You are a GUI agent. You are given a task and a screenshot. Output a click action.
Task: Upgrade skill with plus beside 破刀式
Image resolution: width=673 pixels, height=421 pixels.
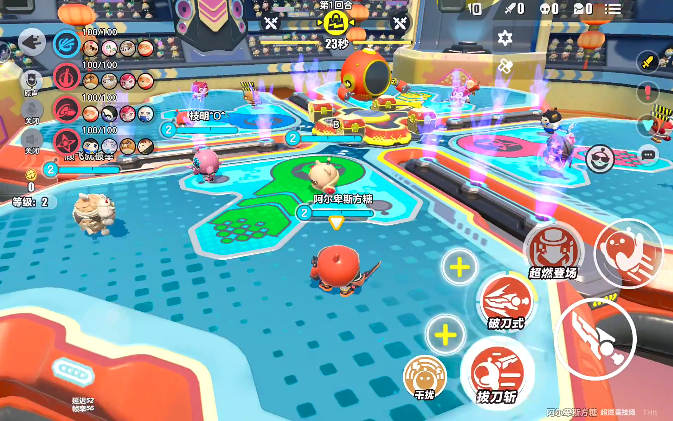pos(458,267)
